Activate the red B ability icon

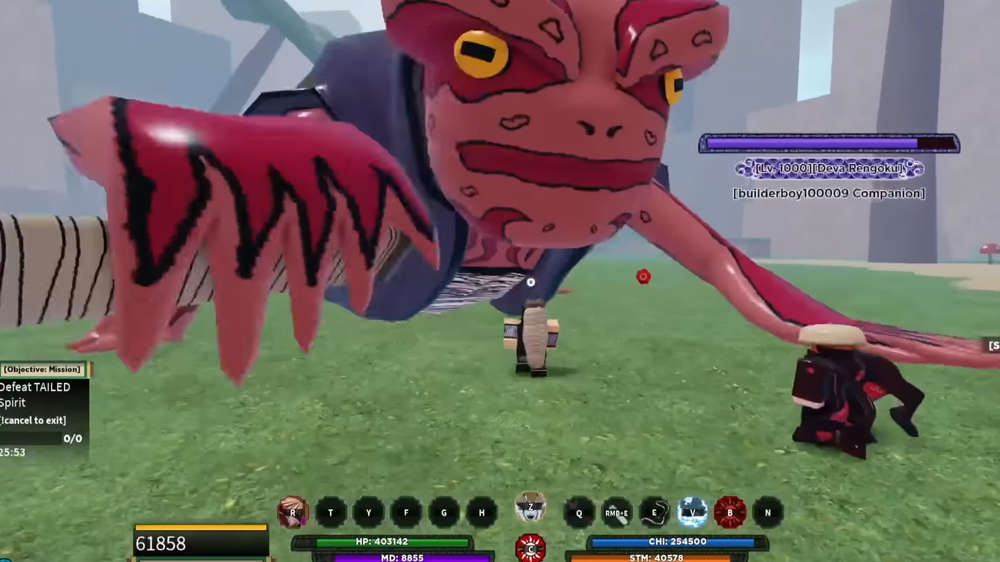730,512
